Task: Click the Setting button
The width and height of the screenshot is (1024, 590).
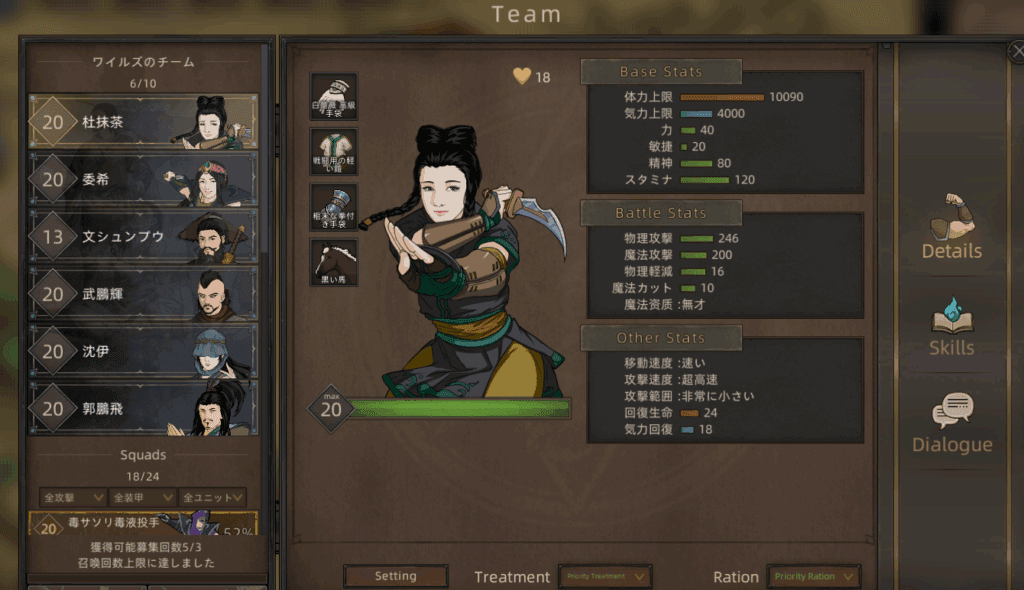Action: click(x=395, y=576)
